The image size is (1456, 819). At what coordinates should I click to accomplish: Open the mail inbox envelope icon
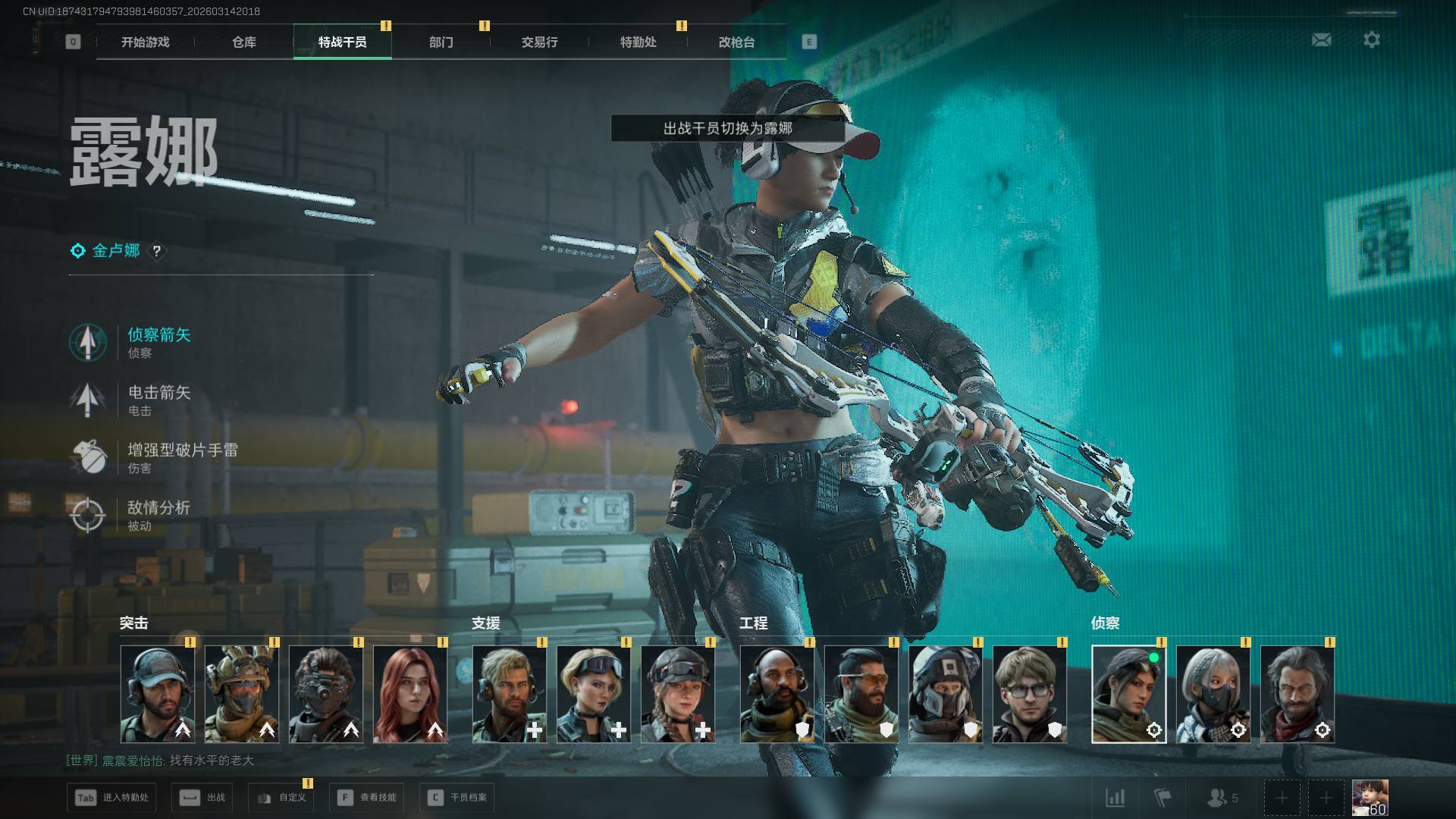[1322, 39]
